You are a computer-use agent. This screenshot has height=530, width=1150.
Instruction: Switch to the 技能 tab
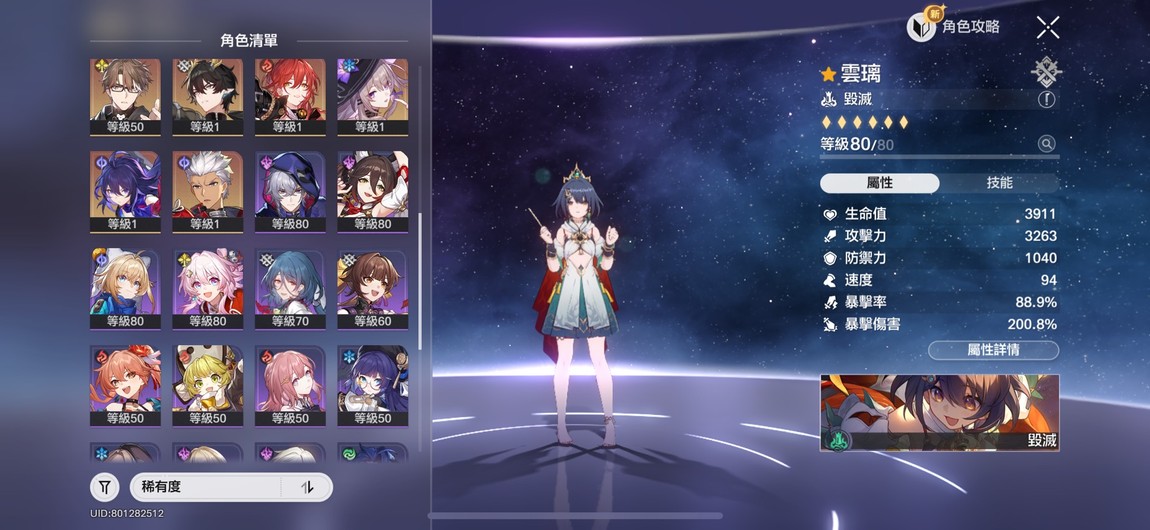point(999,183)
